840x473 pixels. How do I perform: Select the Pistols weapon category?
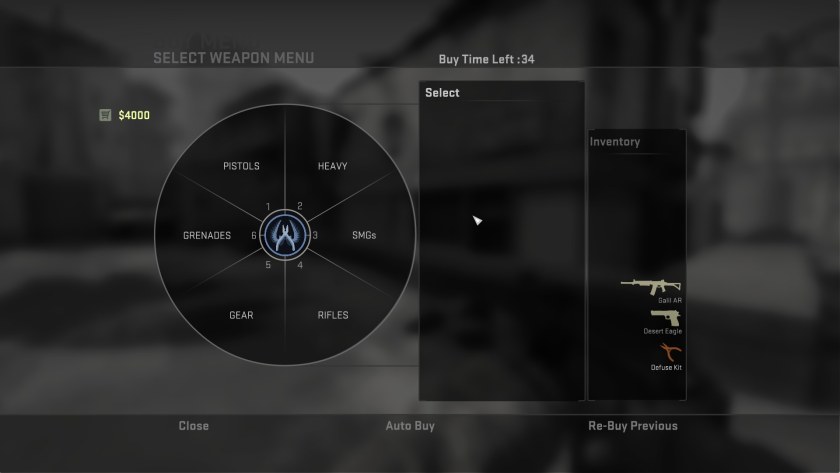[241, 166]
